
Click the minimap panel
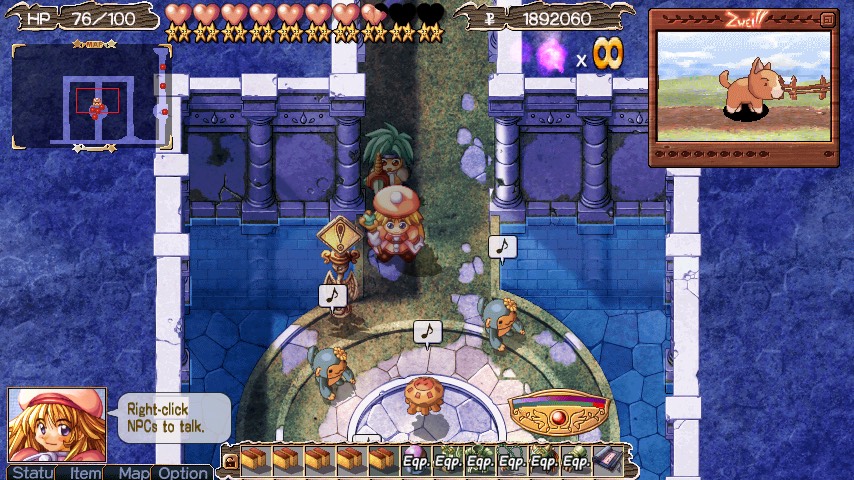click(90, 97)
